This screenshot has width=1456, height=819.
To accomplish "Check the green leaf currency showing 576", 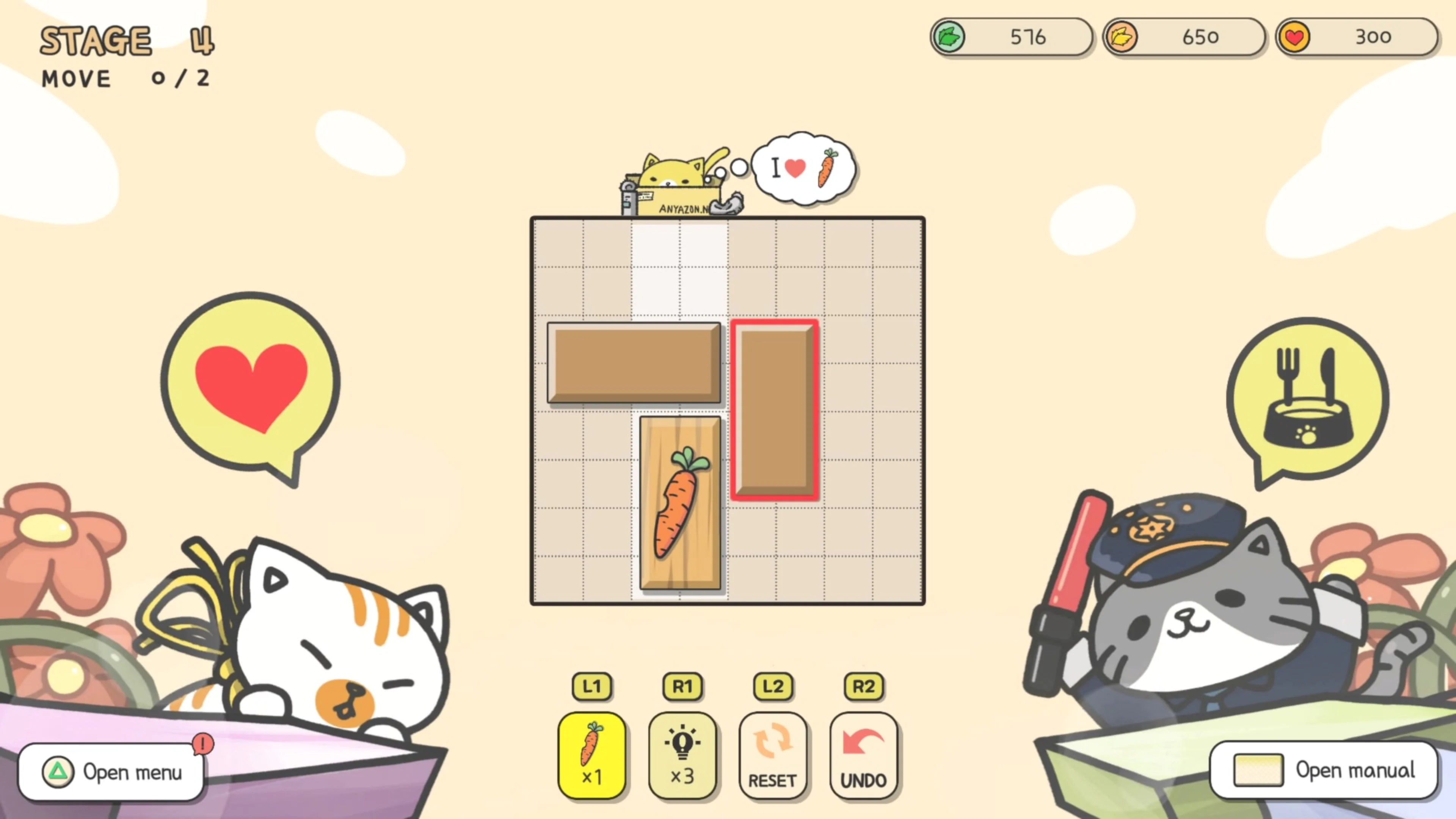I will (1012, 37).
